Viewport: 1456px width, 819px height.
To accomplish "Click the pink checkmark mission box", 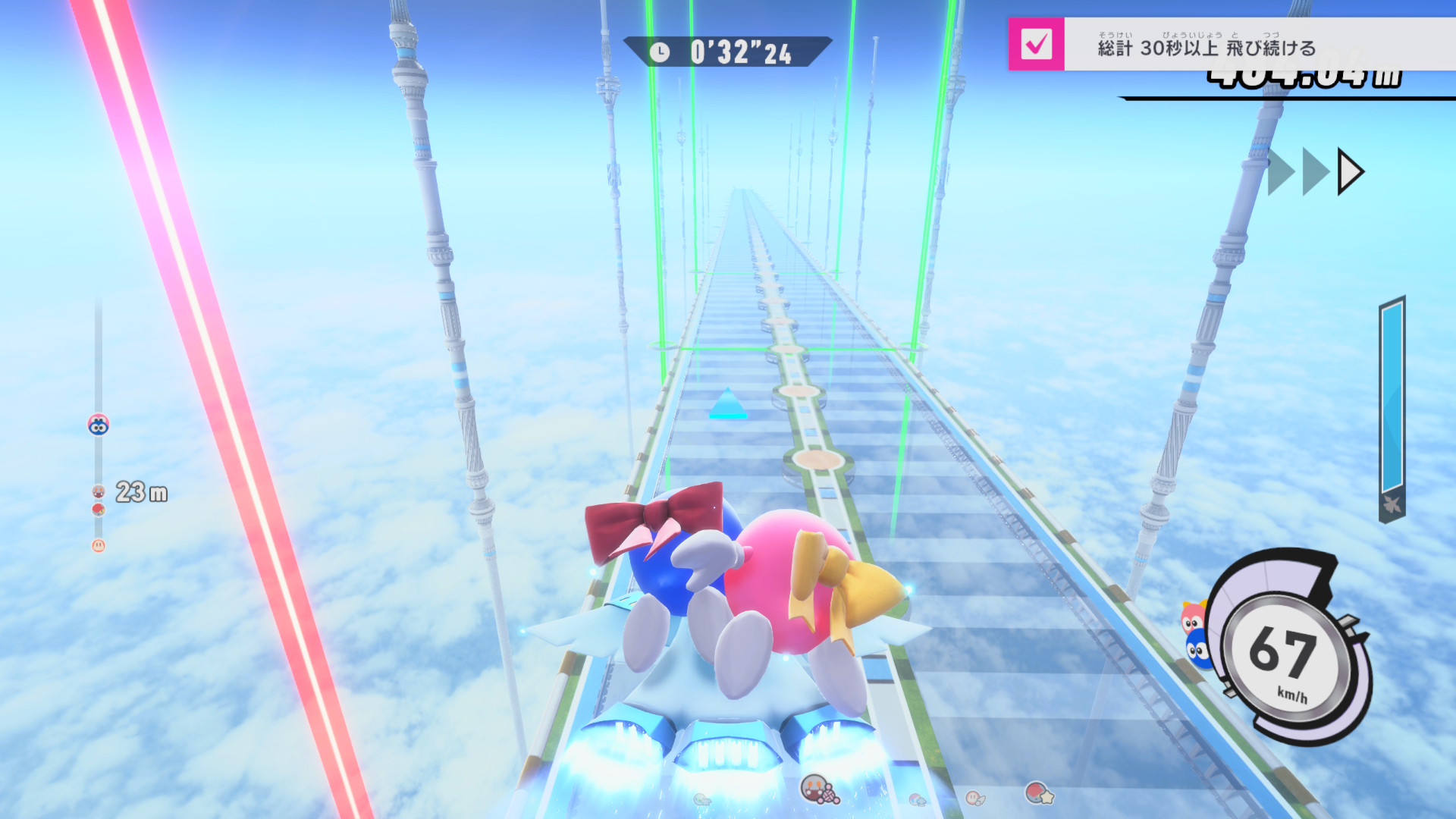I will [x=1036, y=44].
